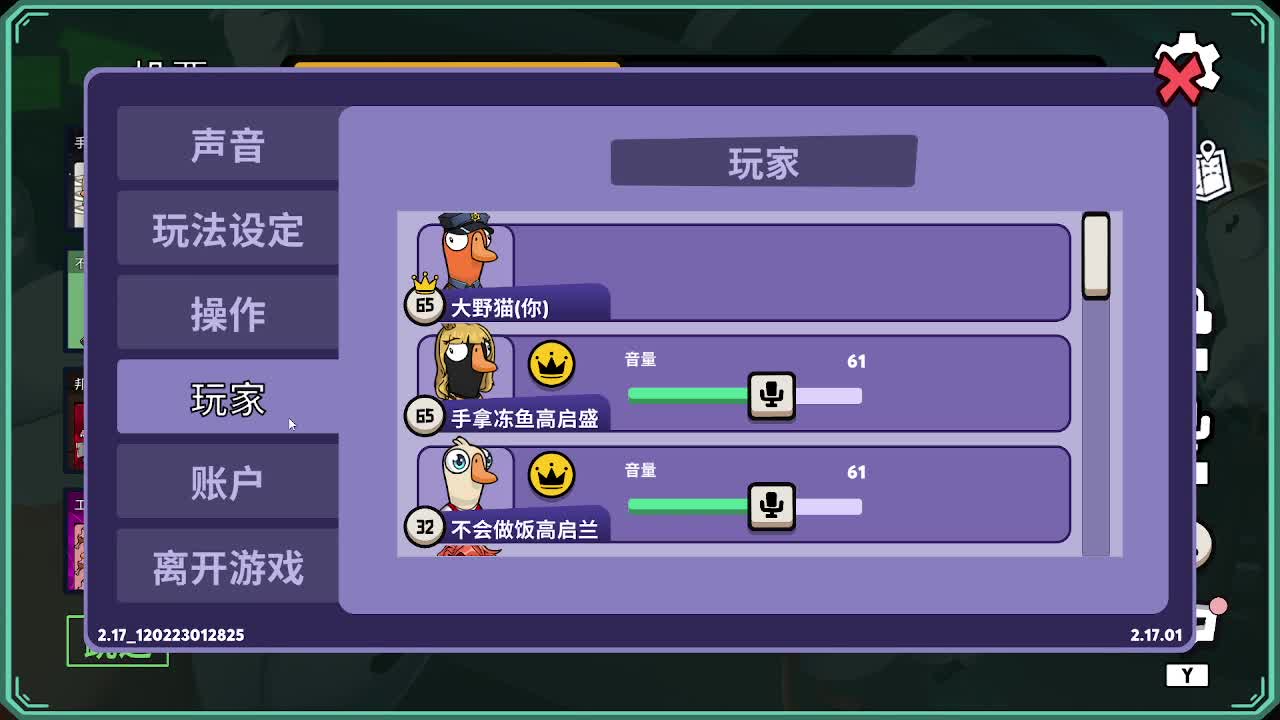Open the 玩法设定 tab

tap(228, 229)
